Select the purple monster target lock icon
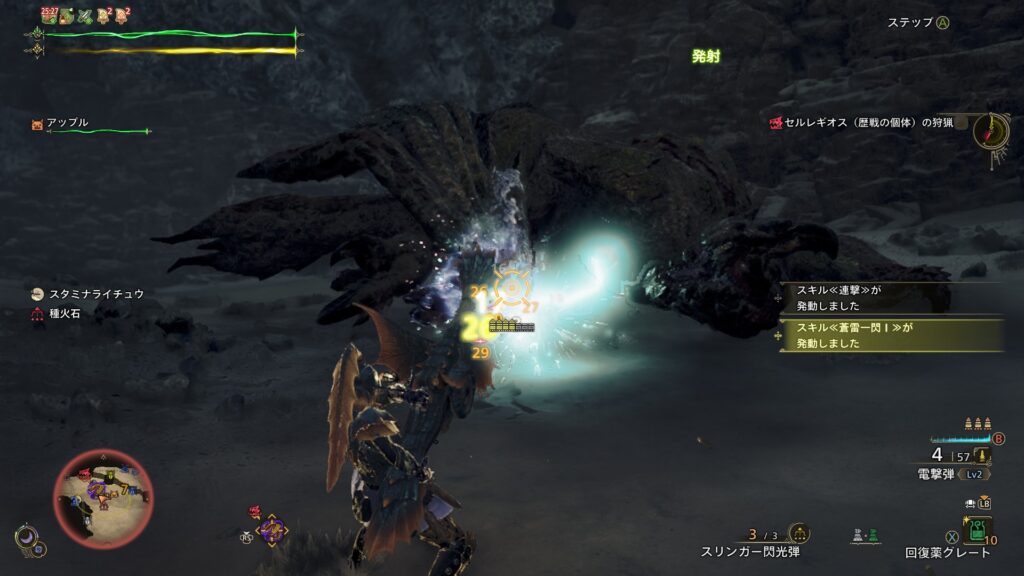The image size is (1024, 576). 271,529
